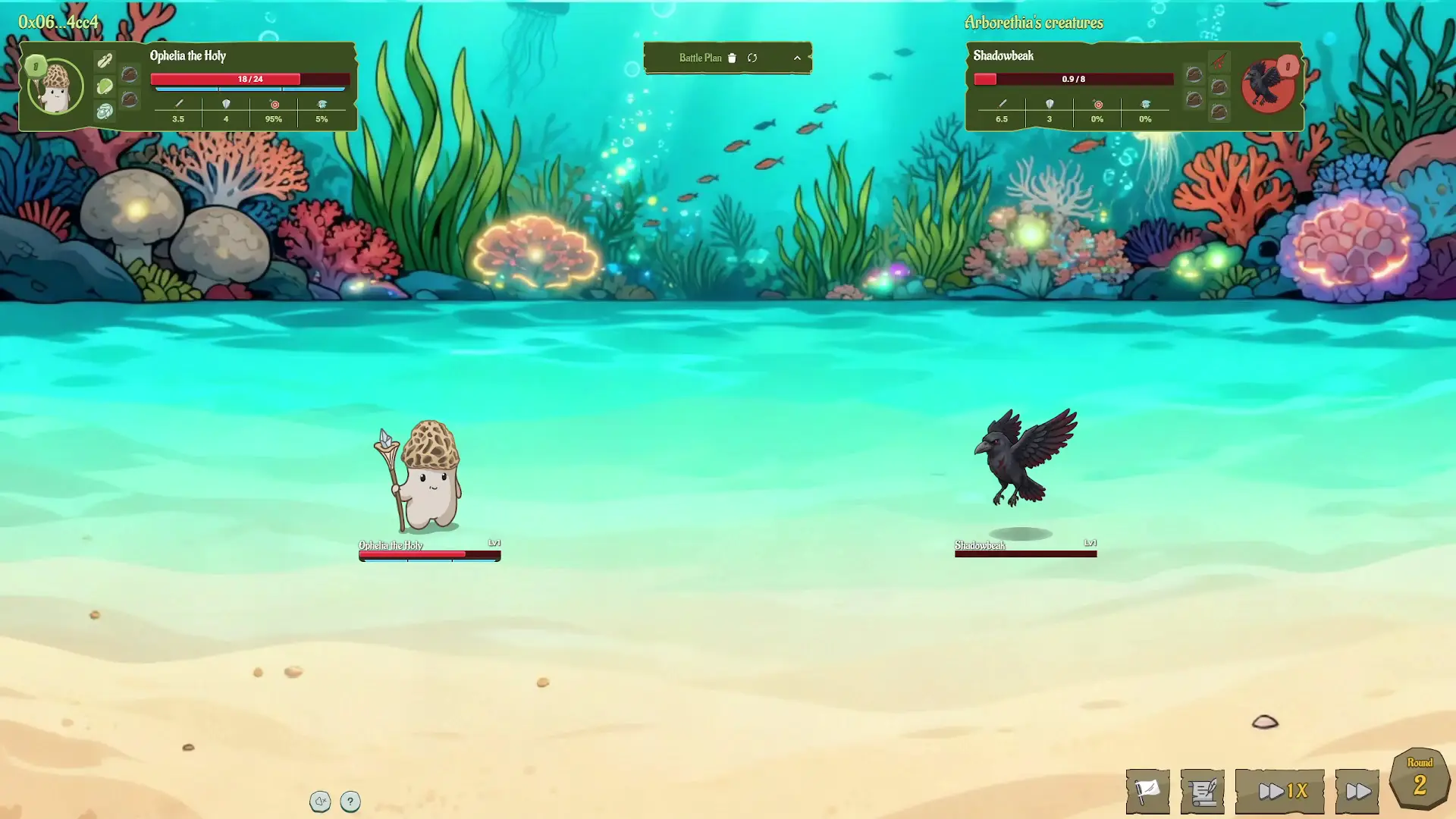Click the trash icon on the Battle Plan bar
This screenshot has height=819, width=1456.
731,58
